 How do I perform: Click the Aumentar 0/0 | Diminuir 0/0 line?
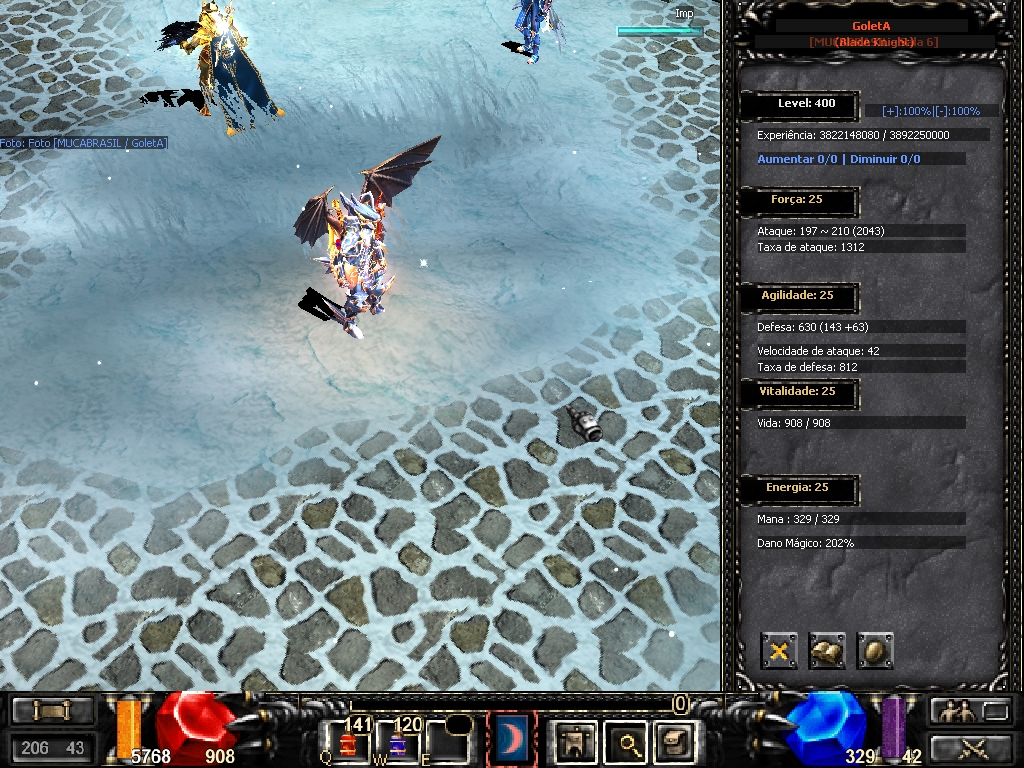click(x=839, y=159)
